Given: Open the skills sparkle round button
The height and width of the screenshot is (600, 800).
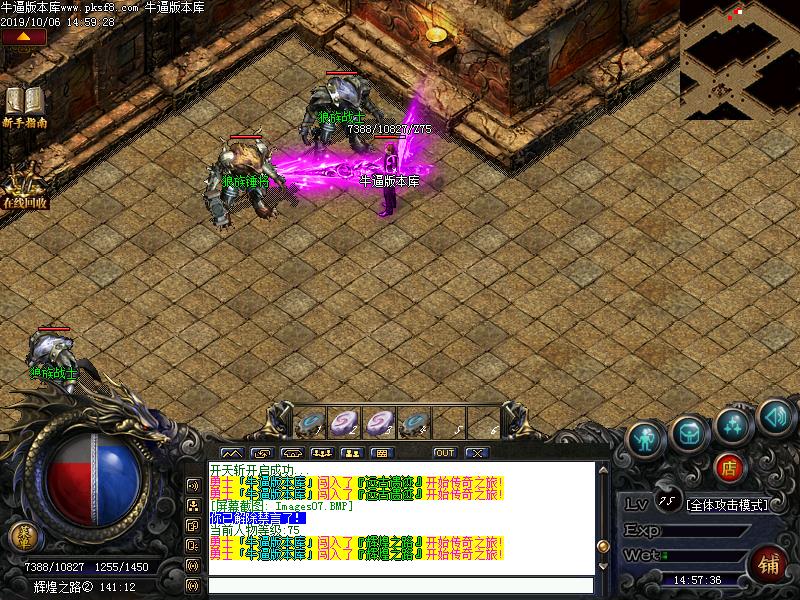Looking at the screenshot, I should click(732, 426).
